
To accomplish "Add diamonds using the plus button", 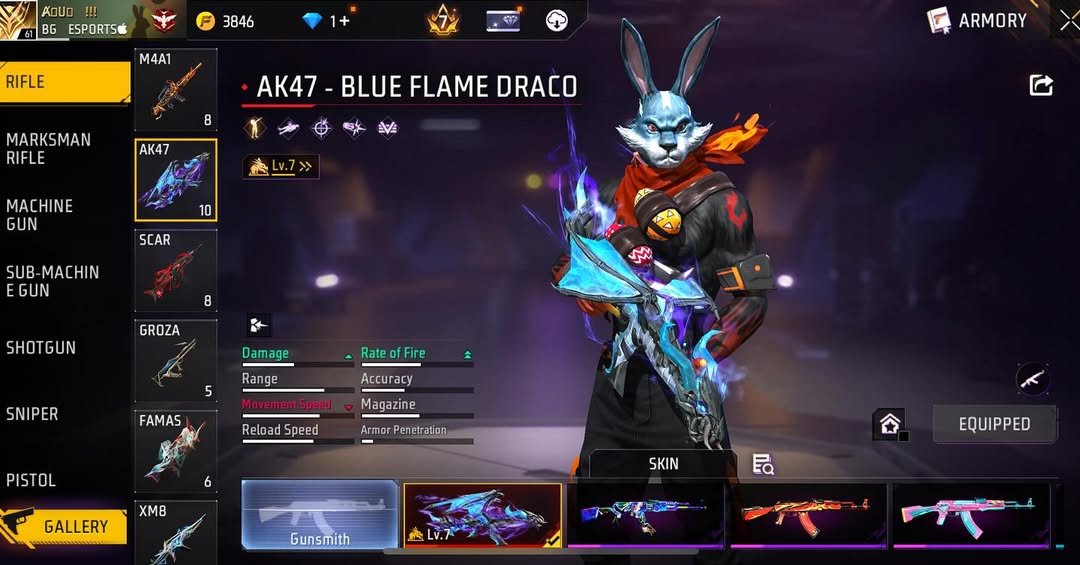I will pyautogui.click(x=345, y=21).
